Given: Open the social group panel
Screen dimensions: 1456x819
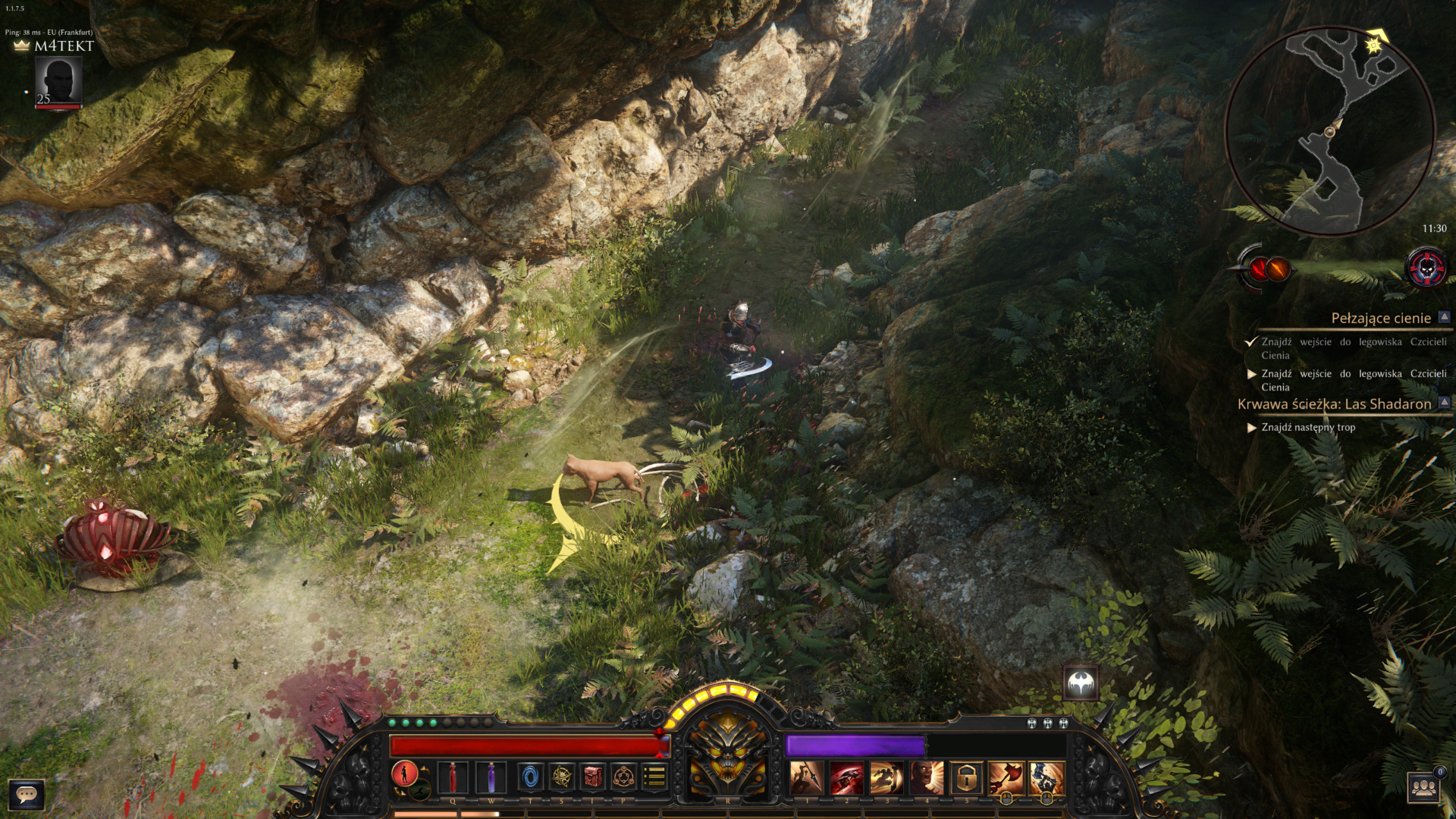Looking at the screenshot, I should coord(1424,789).
